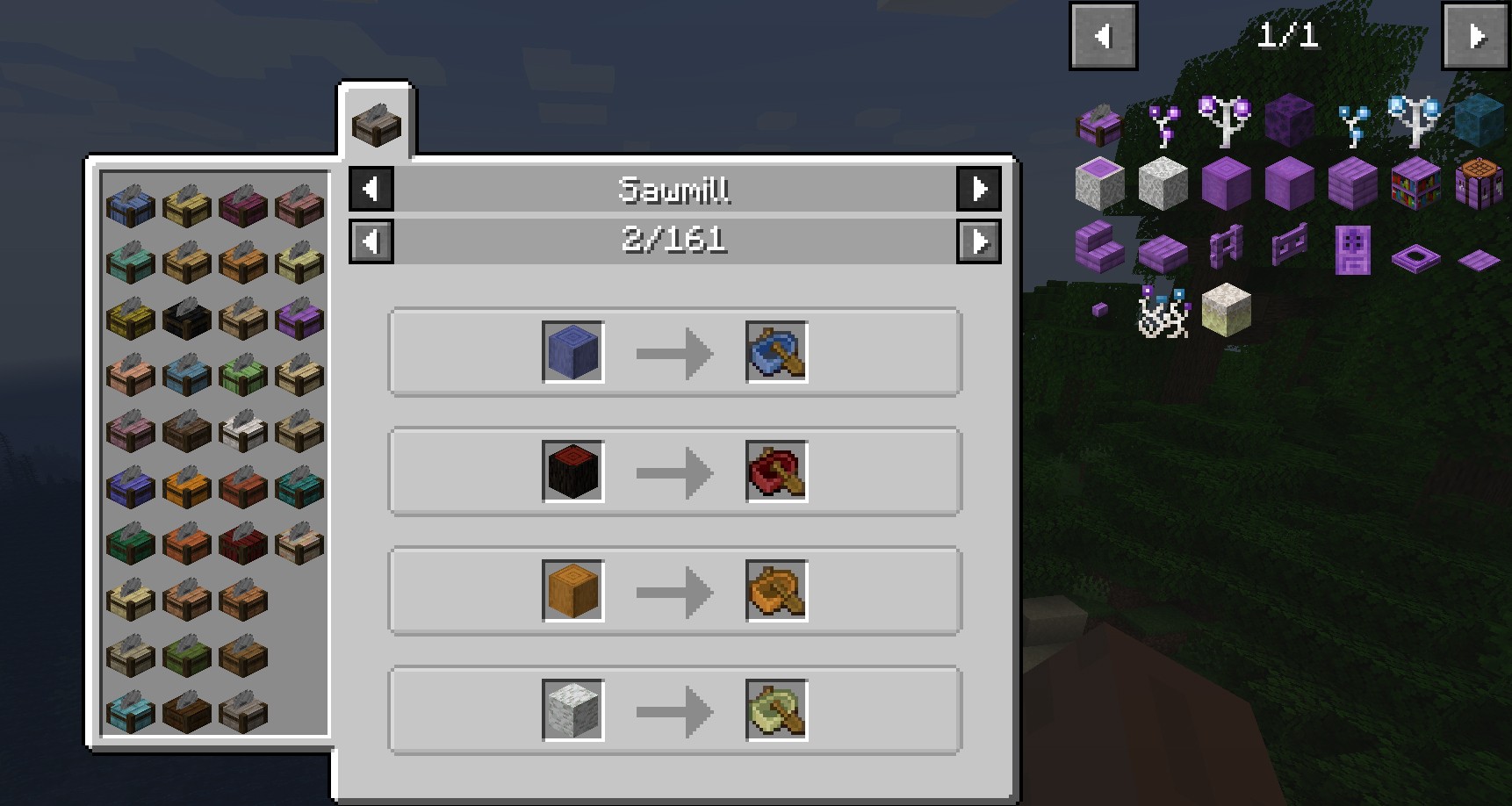This screenshot has height=806, width=1512.
Task: Select the purple trapdoor item
Action: [1415, 259]
